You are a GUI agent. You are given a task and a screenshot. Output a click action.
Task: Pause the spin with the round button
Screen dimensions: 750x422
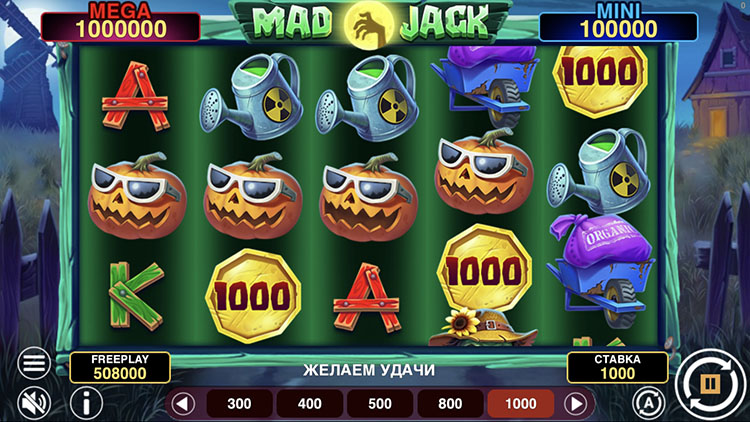click(x=708, y=382)
